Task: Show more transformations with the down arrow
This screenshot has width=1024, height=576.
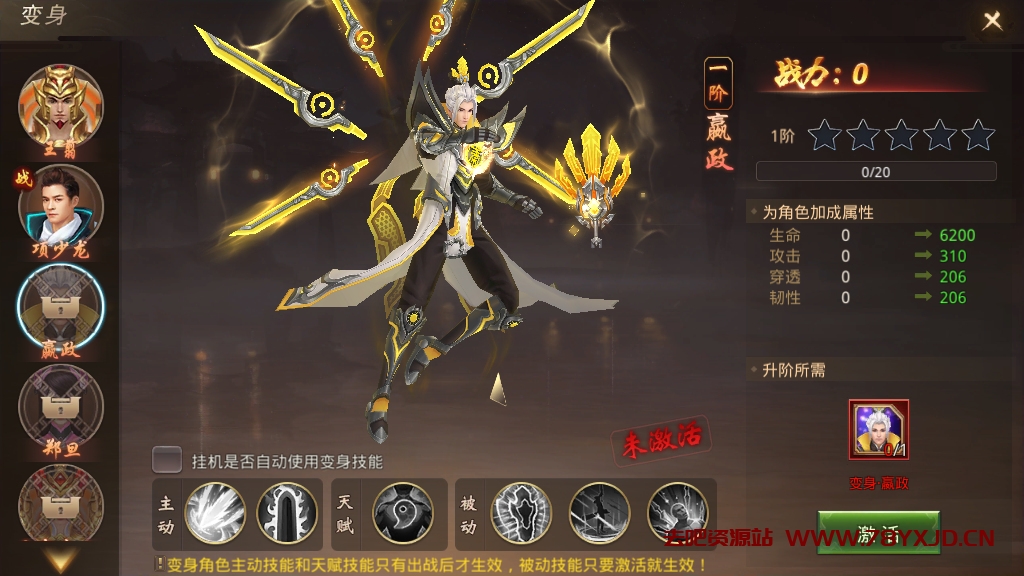Action: pos(61,560)
